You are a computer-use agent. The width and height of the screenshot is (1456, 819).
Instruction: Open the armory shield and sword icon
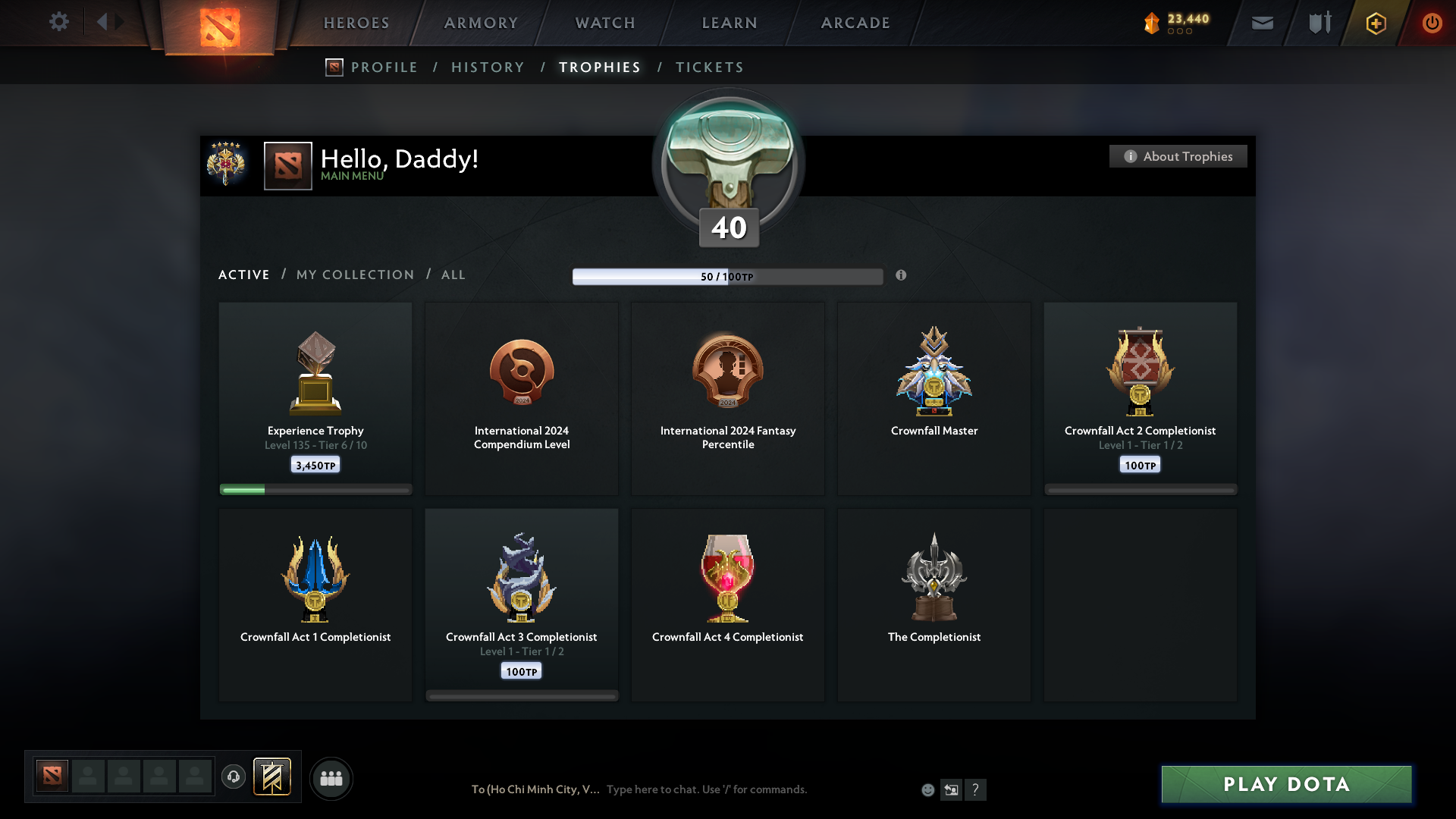coord(1319,23)
